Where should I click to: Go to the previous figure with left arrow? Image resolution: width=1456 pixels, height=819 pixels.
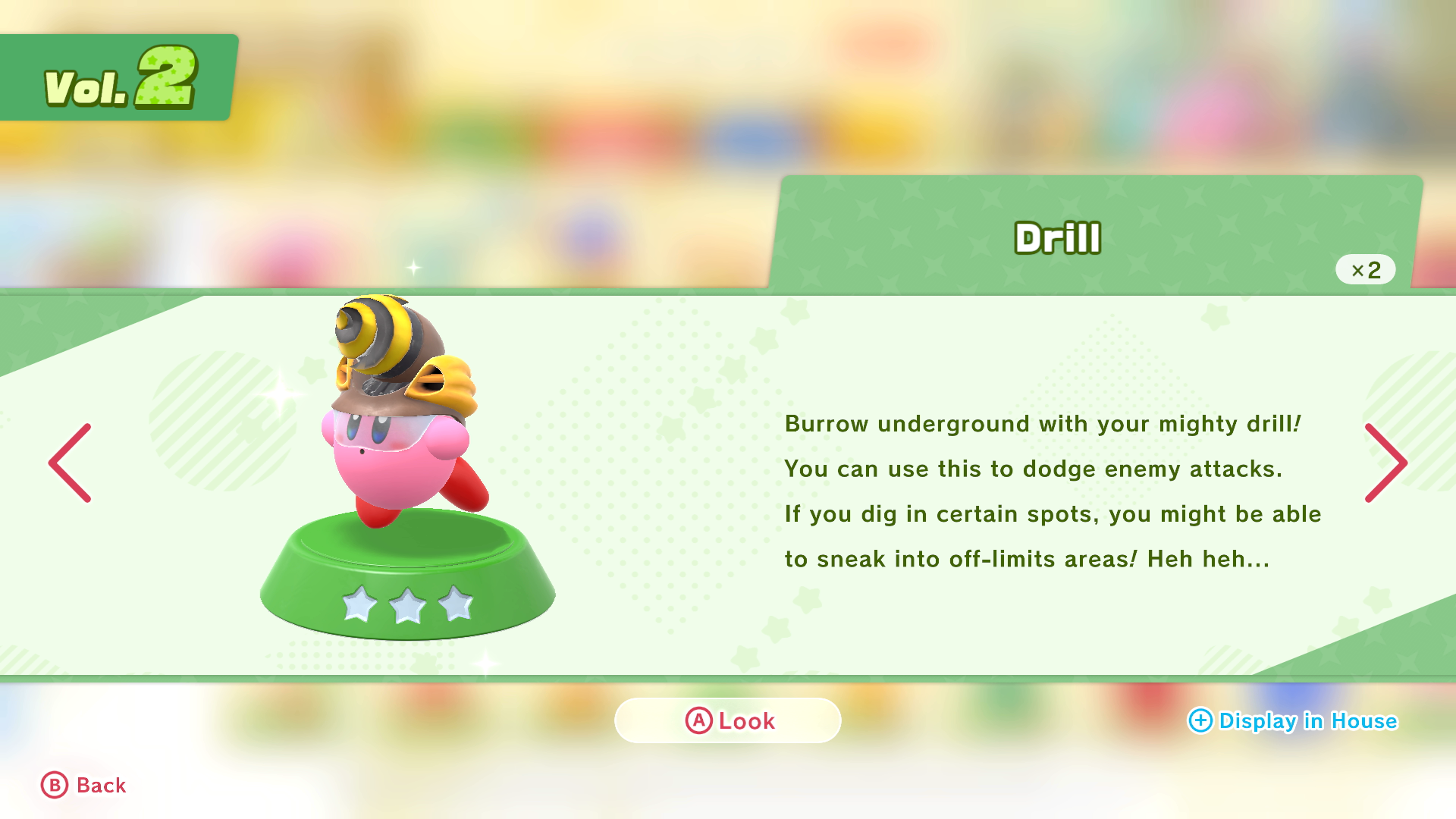pyautogui.click(x=70, y=463)
